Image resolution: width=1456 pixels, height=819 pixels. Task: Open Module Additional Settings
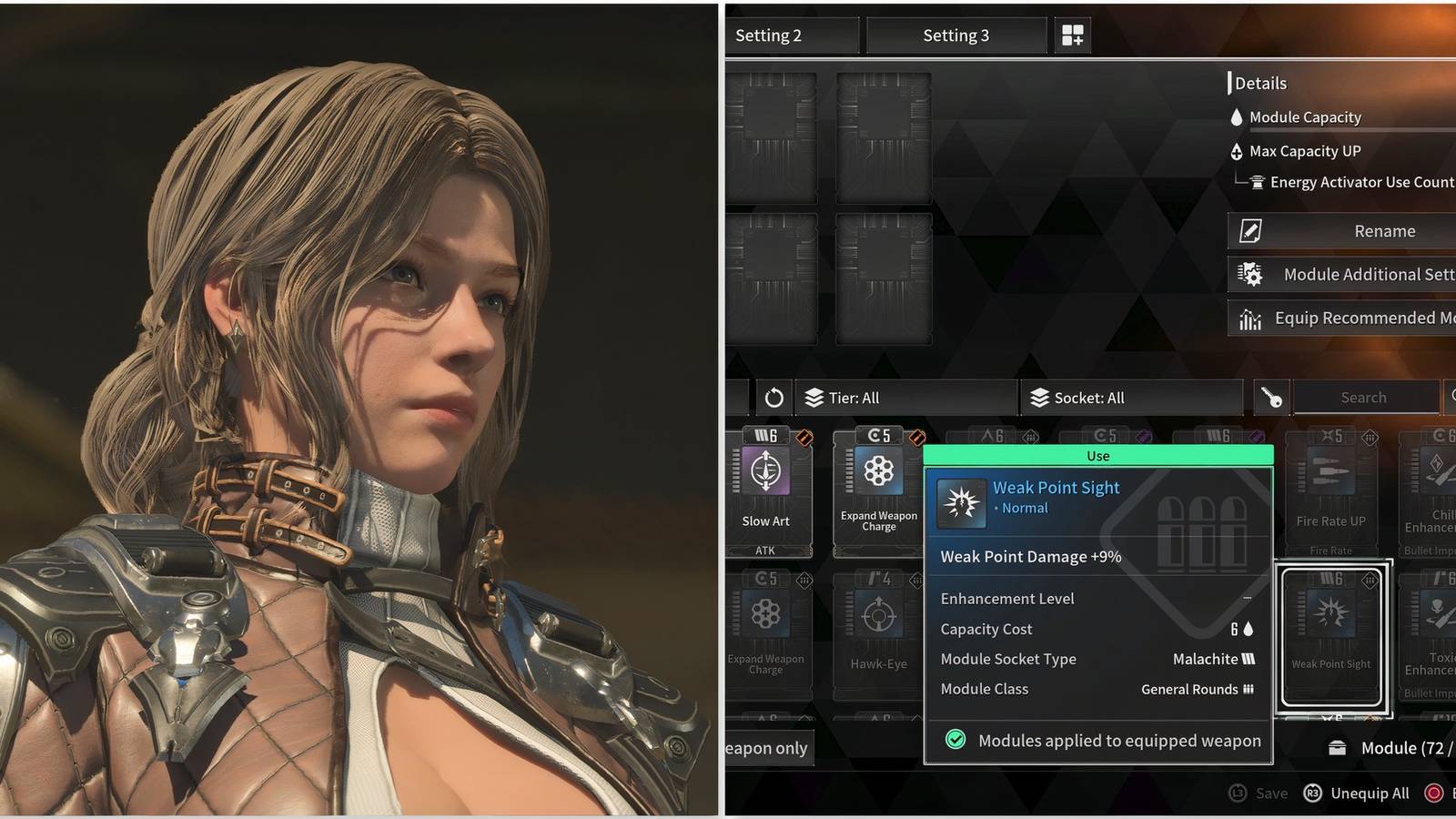(1356, 274)
